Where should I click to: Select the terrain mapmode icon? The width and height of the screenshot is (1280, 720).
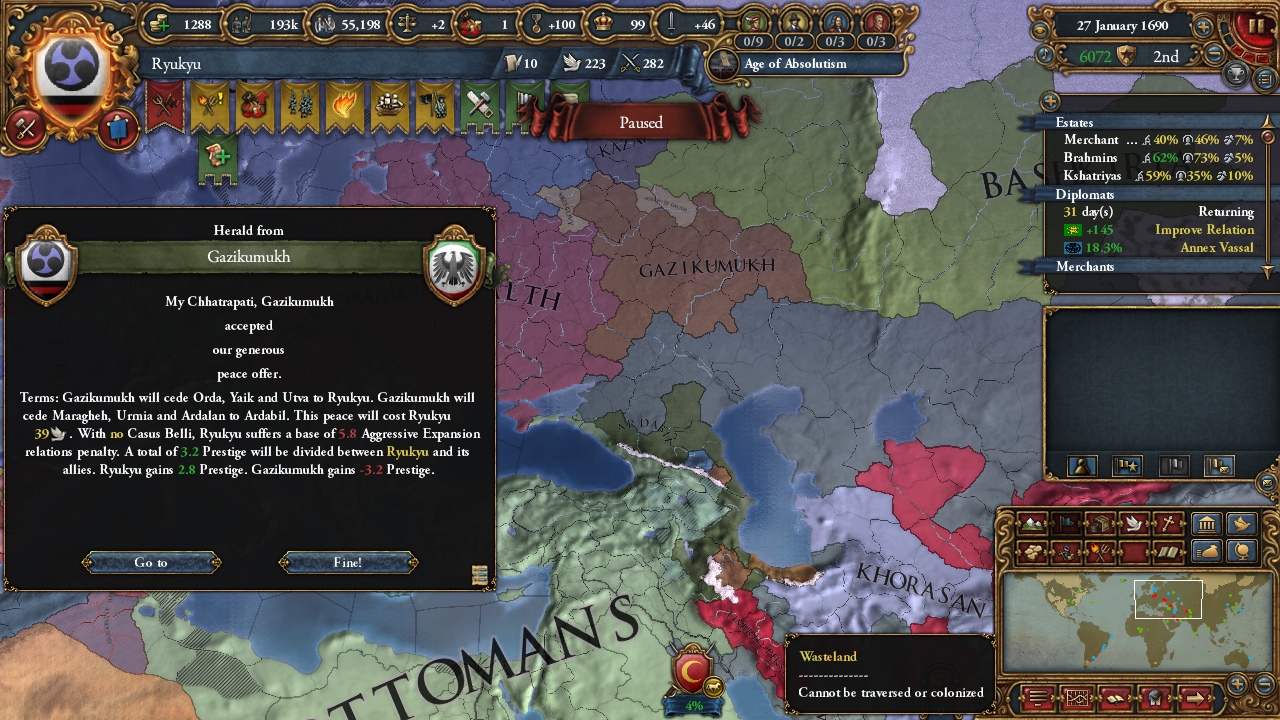[1032, 524]
